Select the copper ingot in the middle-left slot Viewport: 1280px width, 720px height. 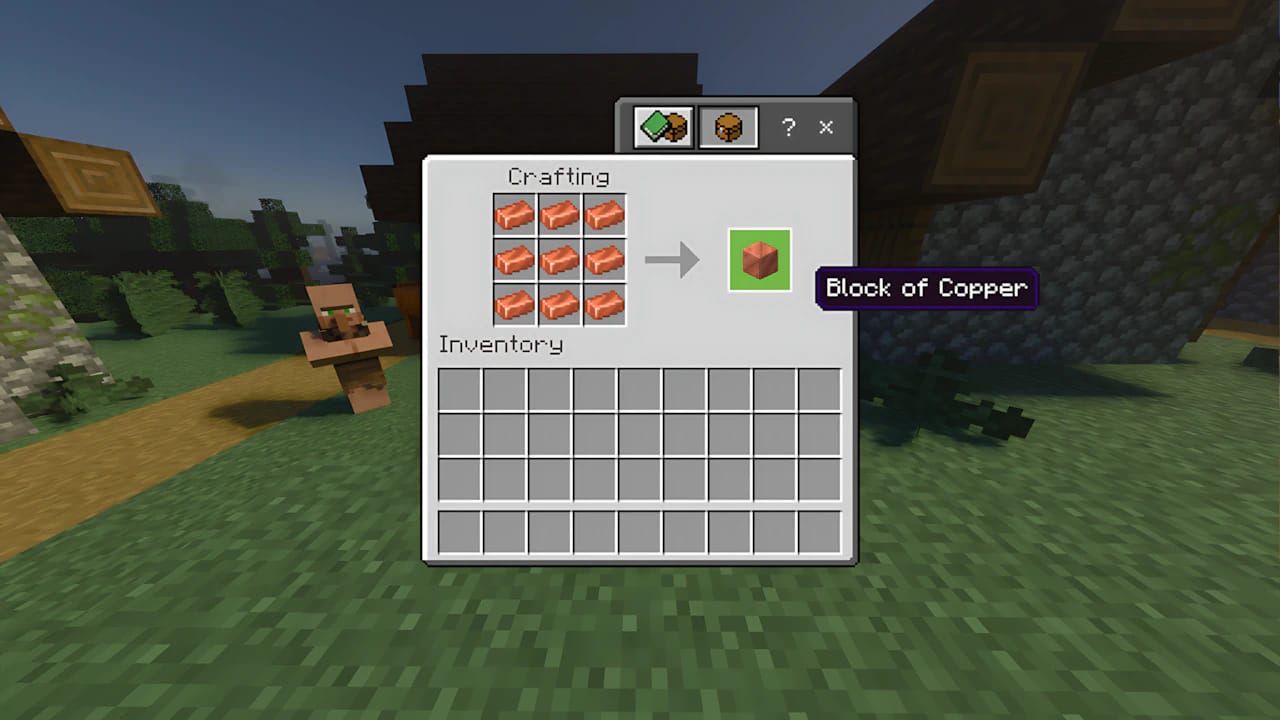(515, 260)
